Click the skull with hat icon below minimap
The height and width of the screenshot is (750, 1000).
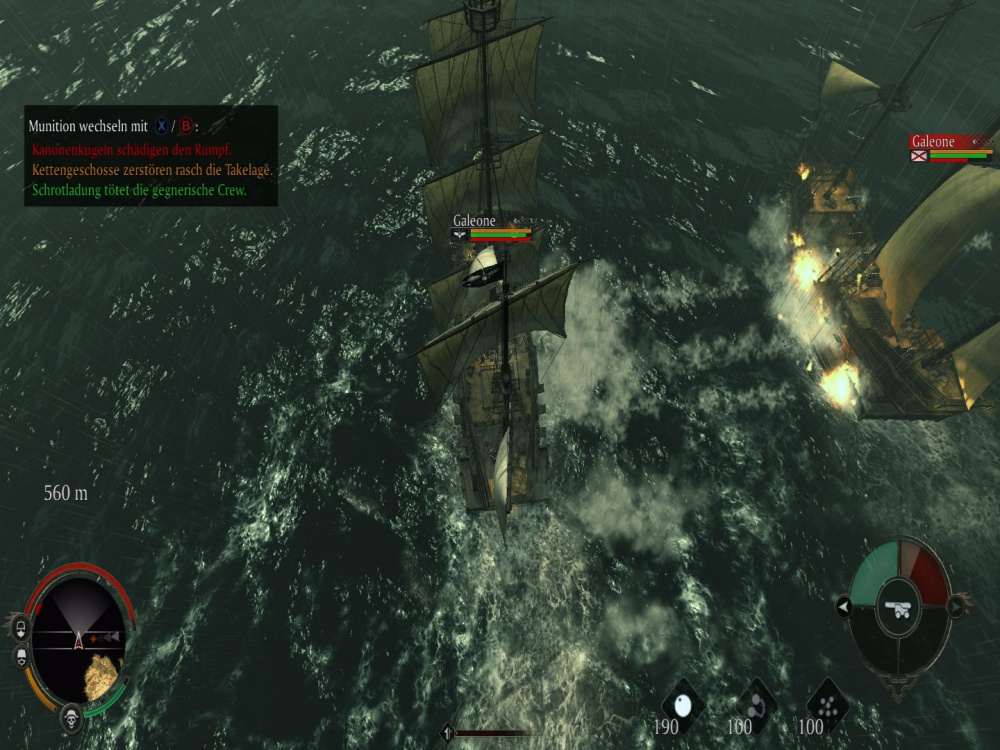click(x=71, y=716)
